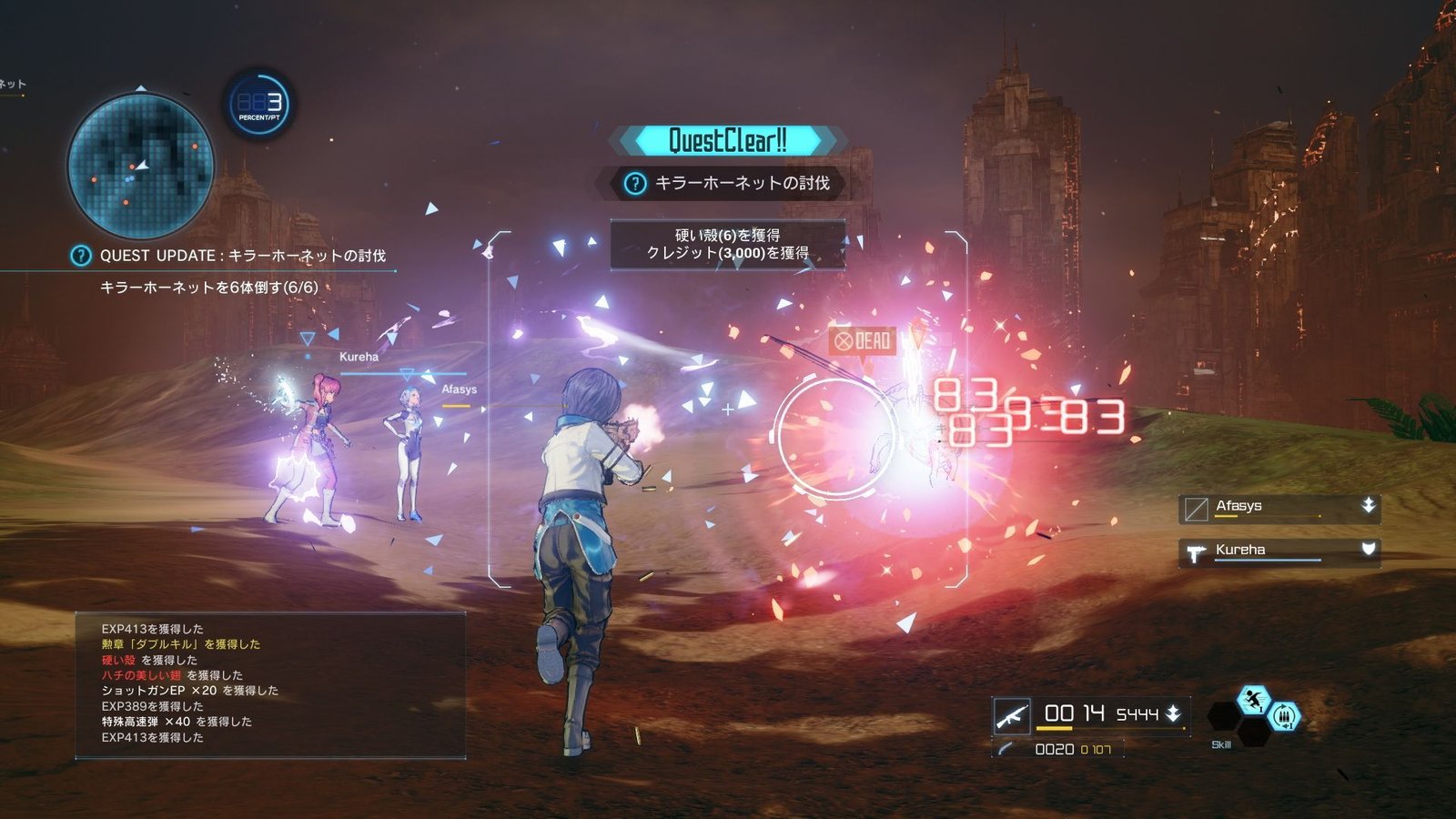Activate the bullets skill hexagon
Viewport: 1456px width, 819px height.
click(1283, 717)
